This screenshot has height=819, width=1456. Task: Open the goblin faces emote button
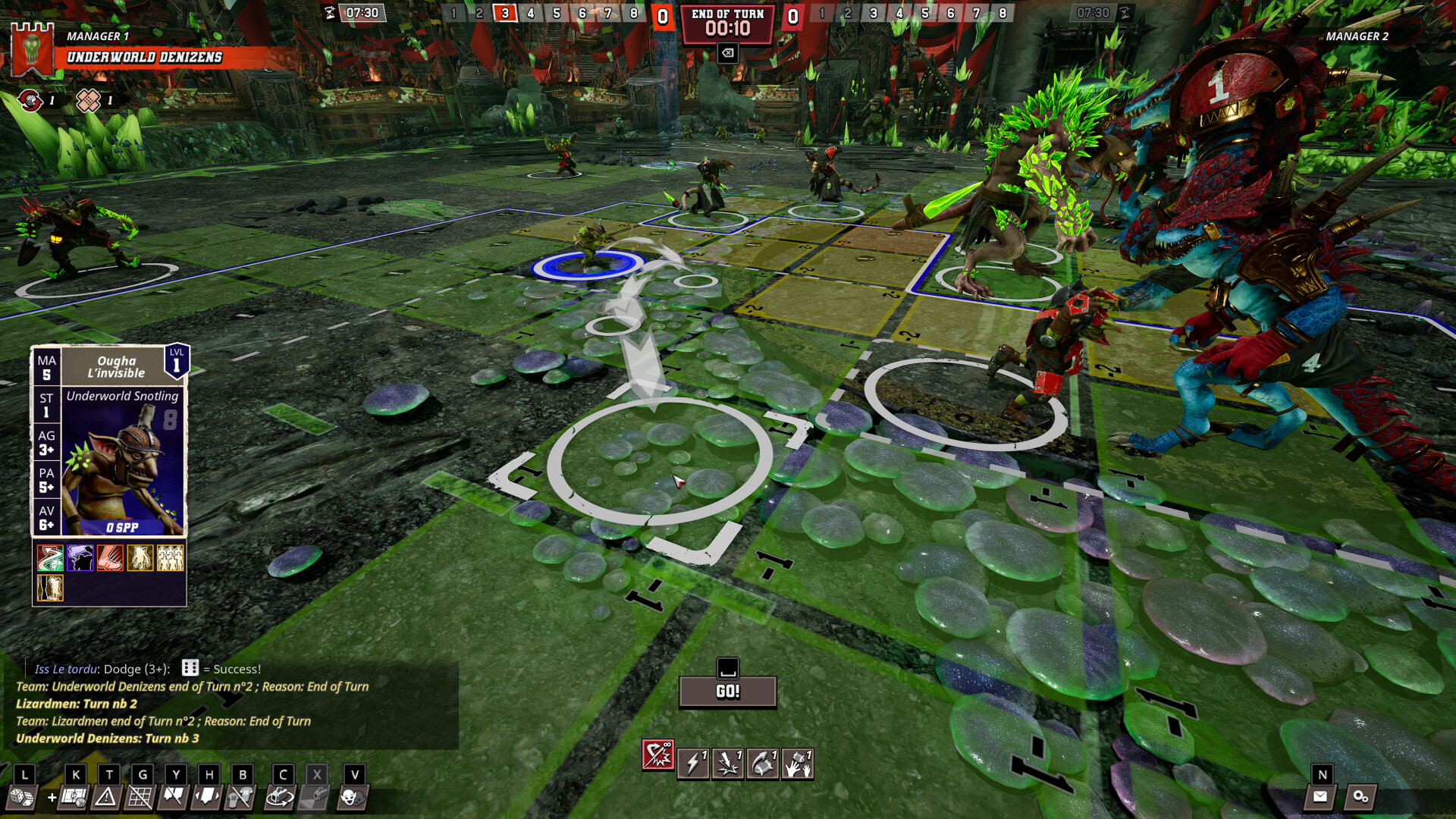351,797
